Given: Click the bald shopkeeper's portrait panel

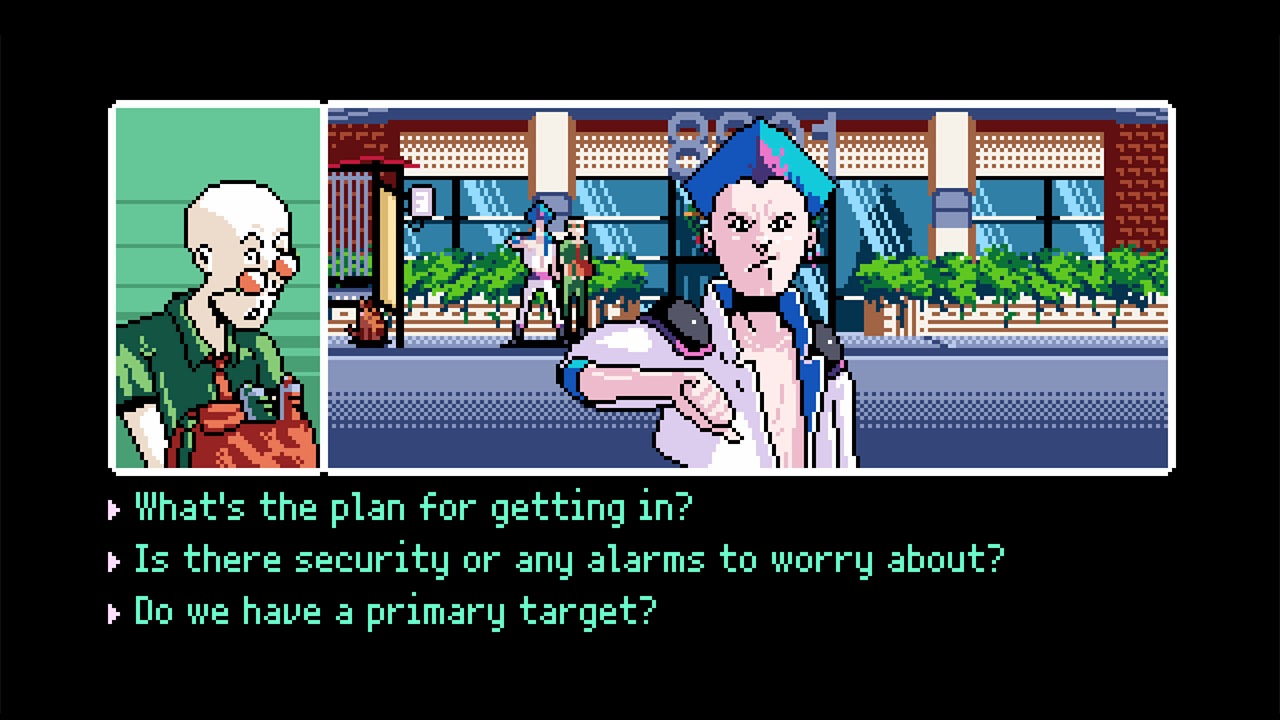Looking at the screenshot, I should pos(216,285).
